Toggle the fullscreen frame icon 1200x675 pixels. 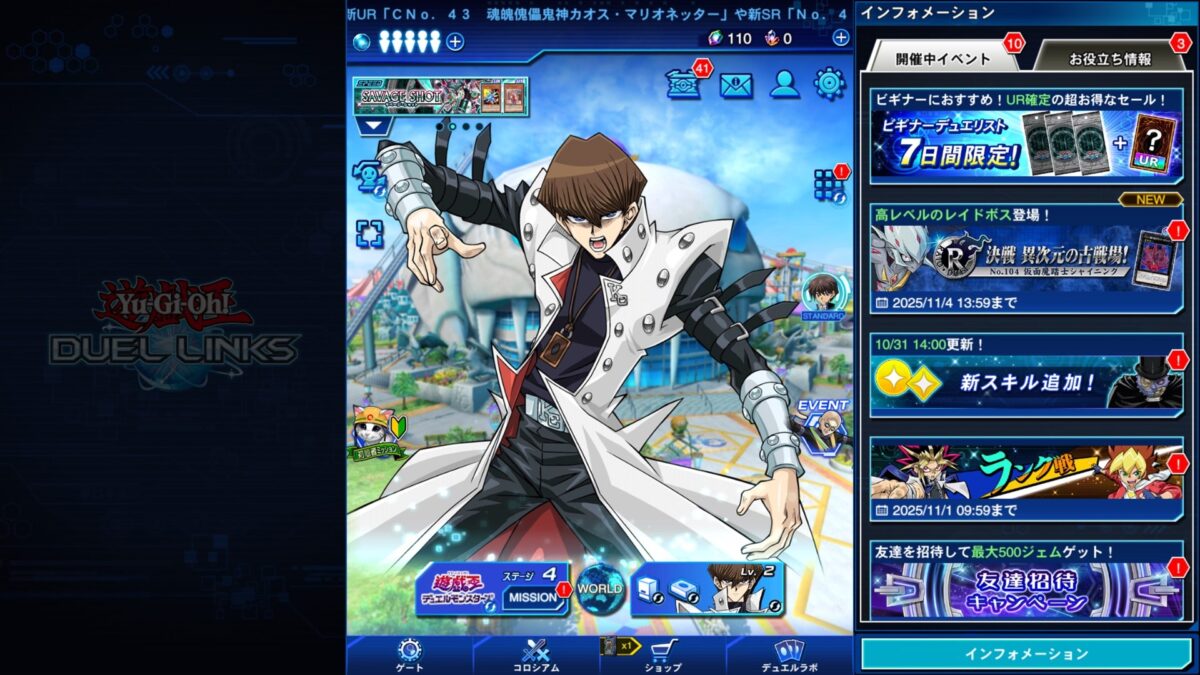(370, 234)
